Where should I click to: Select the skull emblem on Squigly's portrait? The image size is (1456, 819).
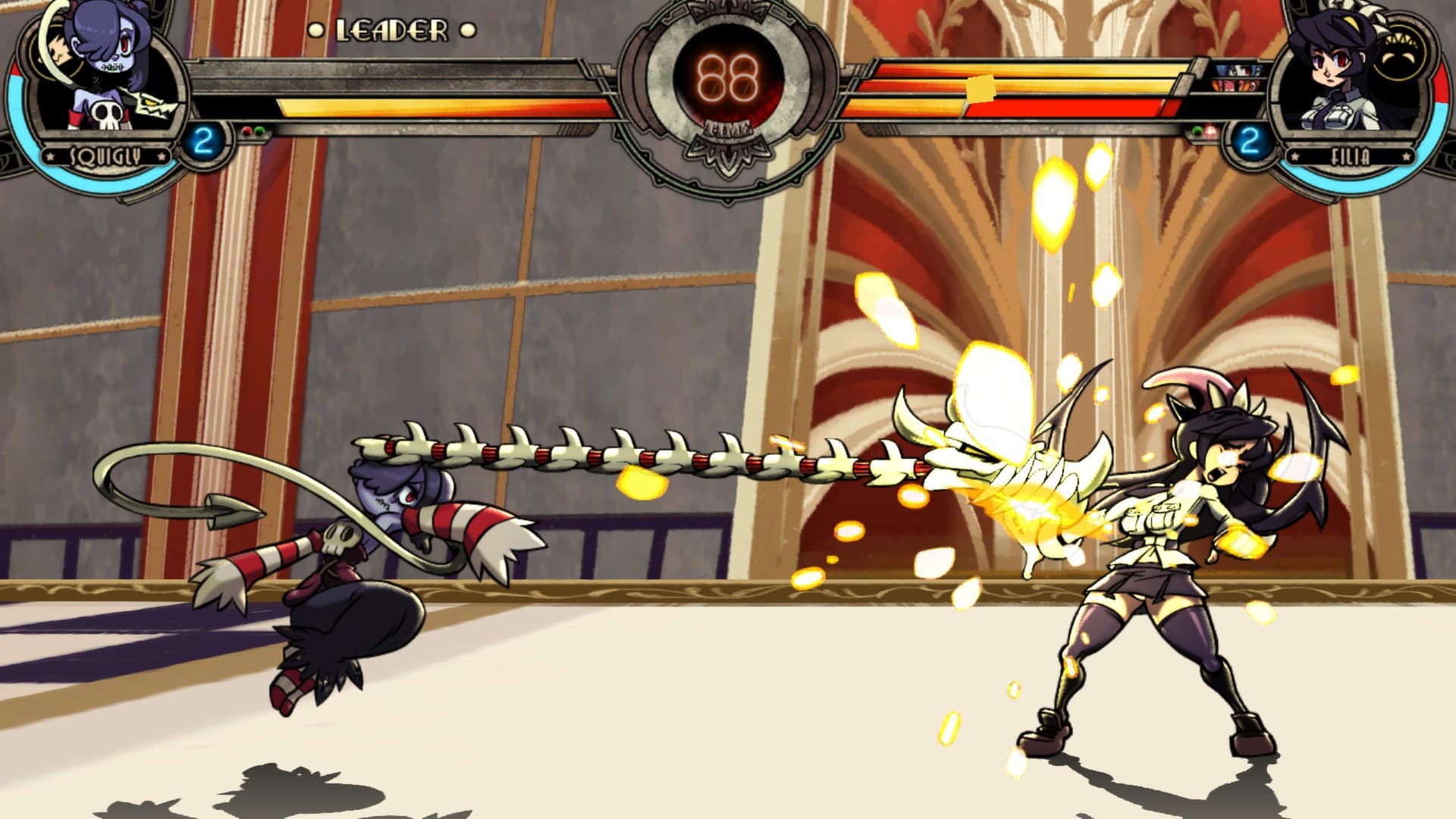click(x=106, y=116)
